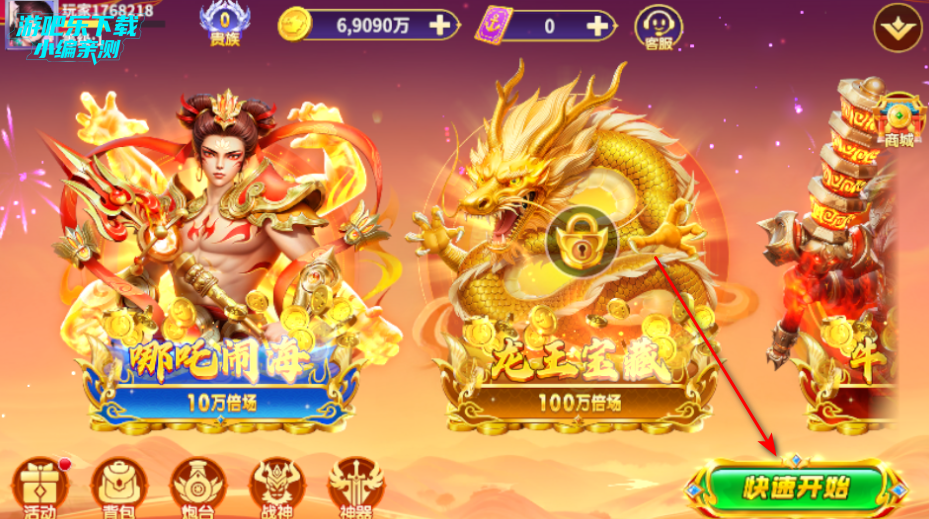Tap the gold lock on the dragon room
The height and width of the screenshot is (519, 929).
[582, 244]
